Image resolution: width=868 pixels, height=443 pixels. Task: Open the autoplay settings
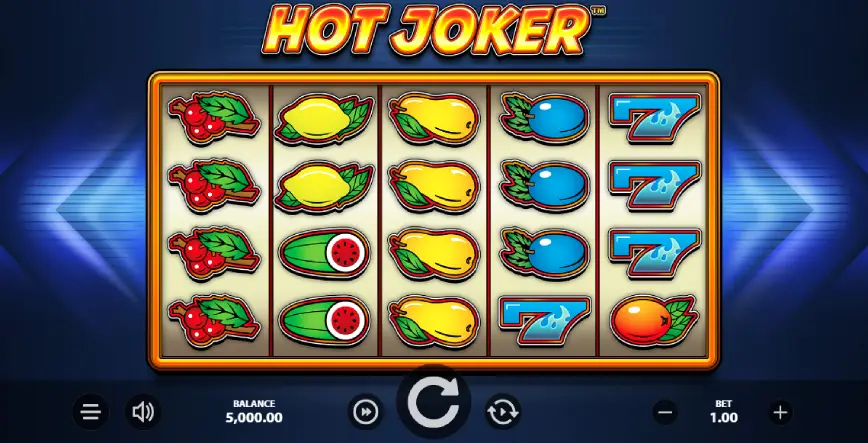(x=500, y=411)
